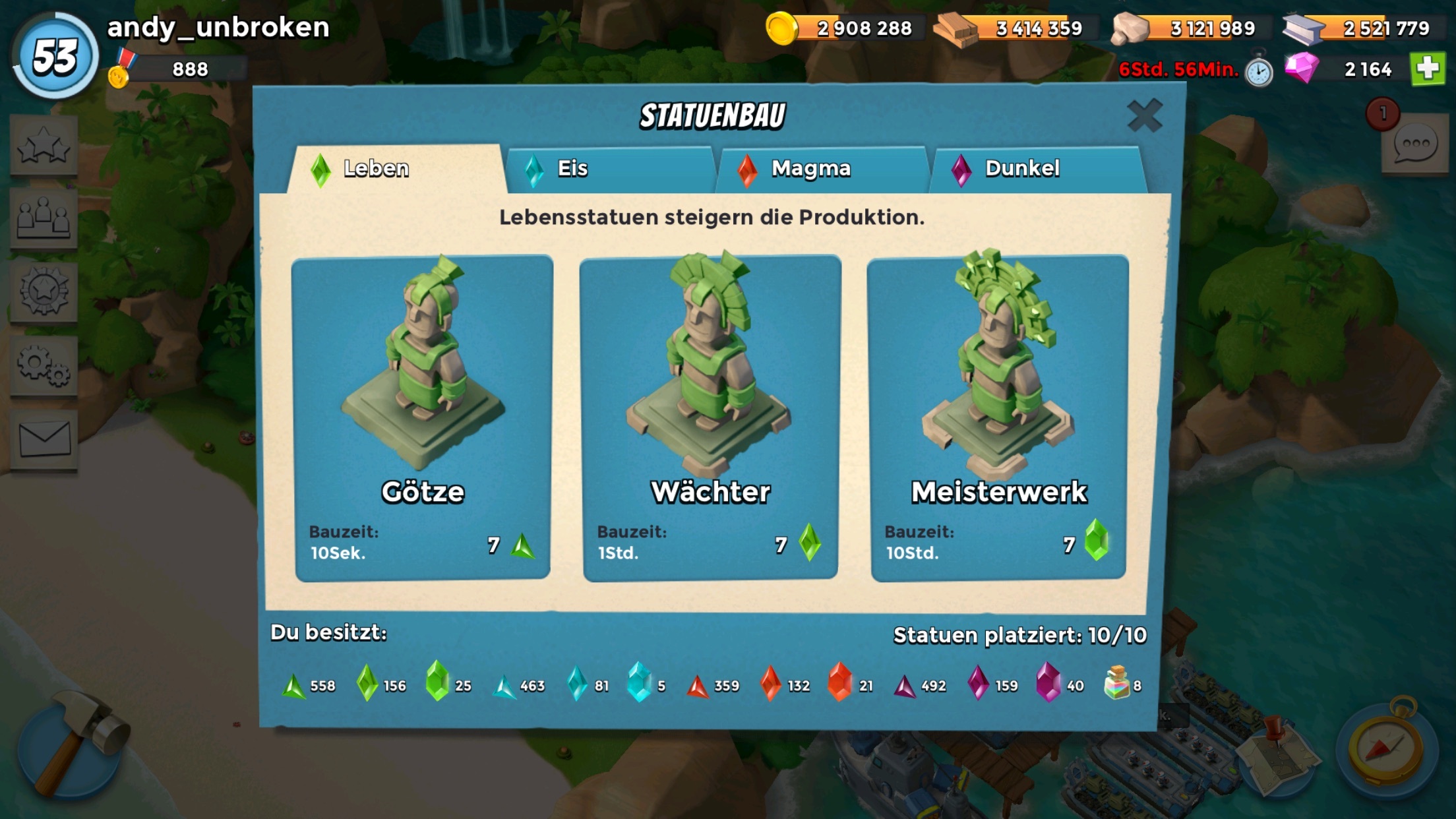The image size is (1456, 819).
Task: Tap the green plus to buy diamonds
Action: [x=1428, y=69]
